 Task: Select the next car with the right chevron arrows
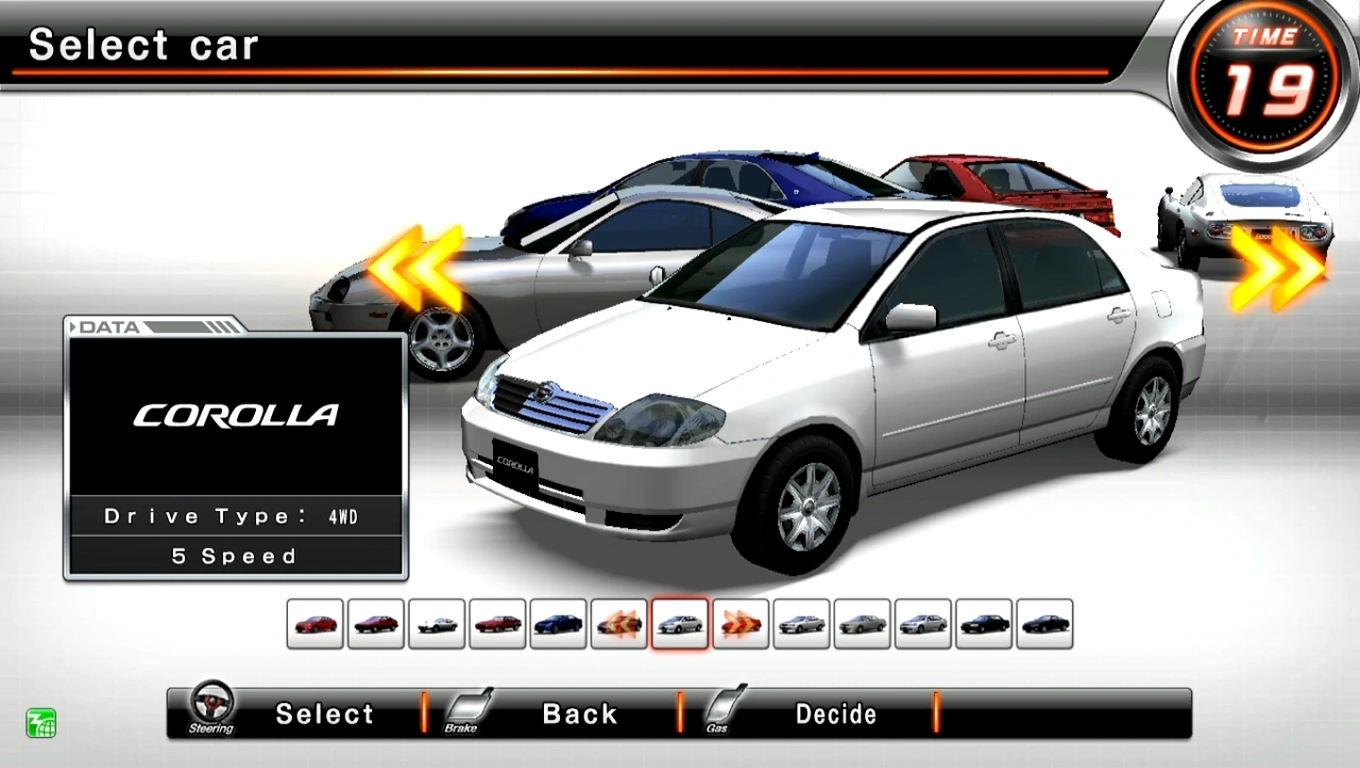click(1273, 267)
